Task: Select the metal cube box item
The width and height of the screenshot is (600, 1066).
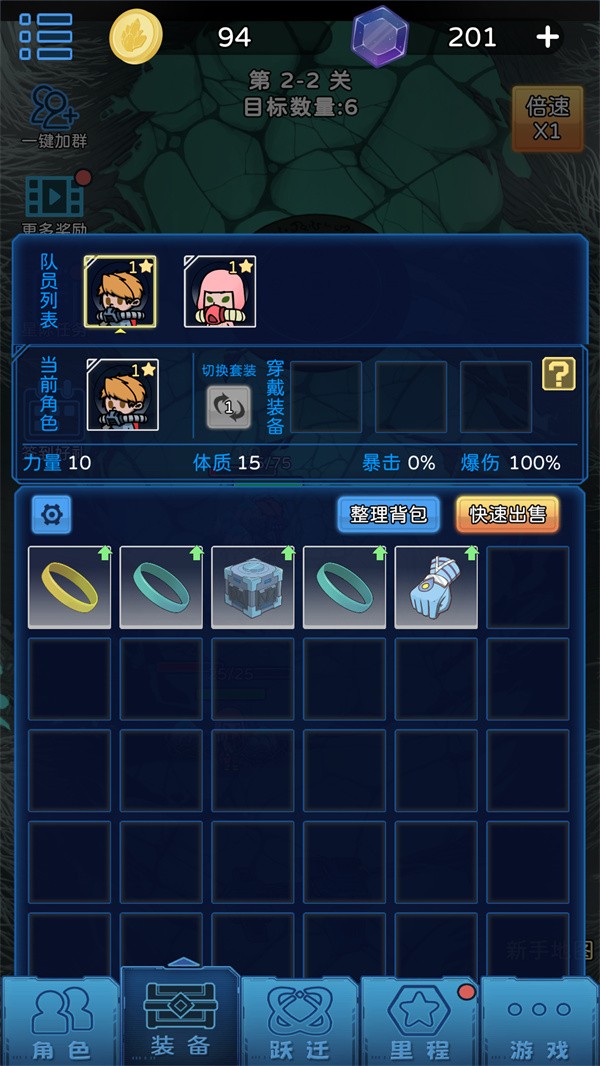Action: click(253, 587)
